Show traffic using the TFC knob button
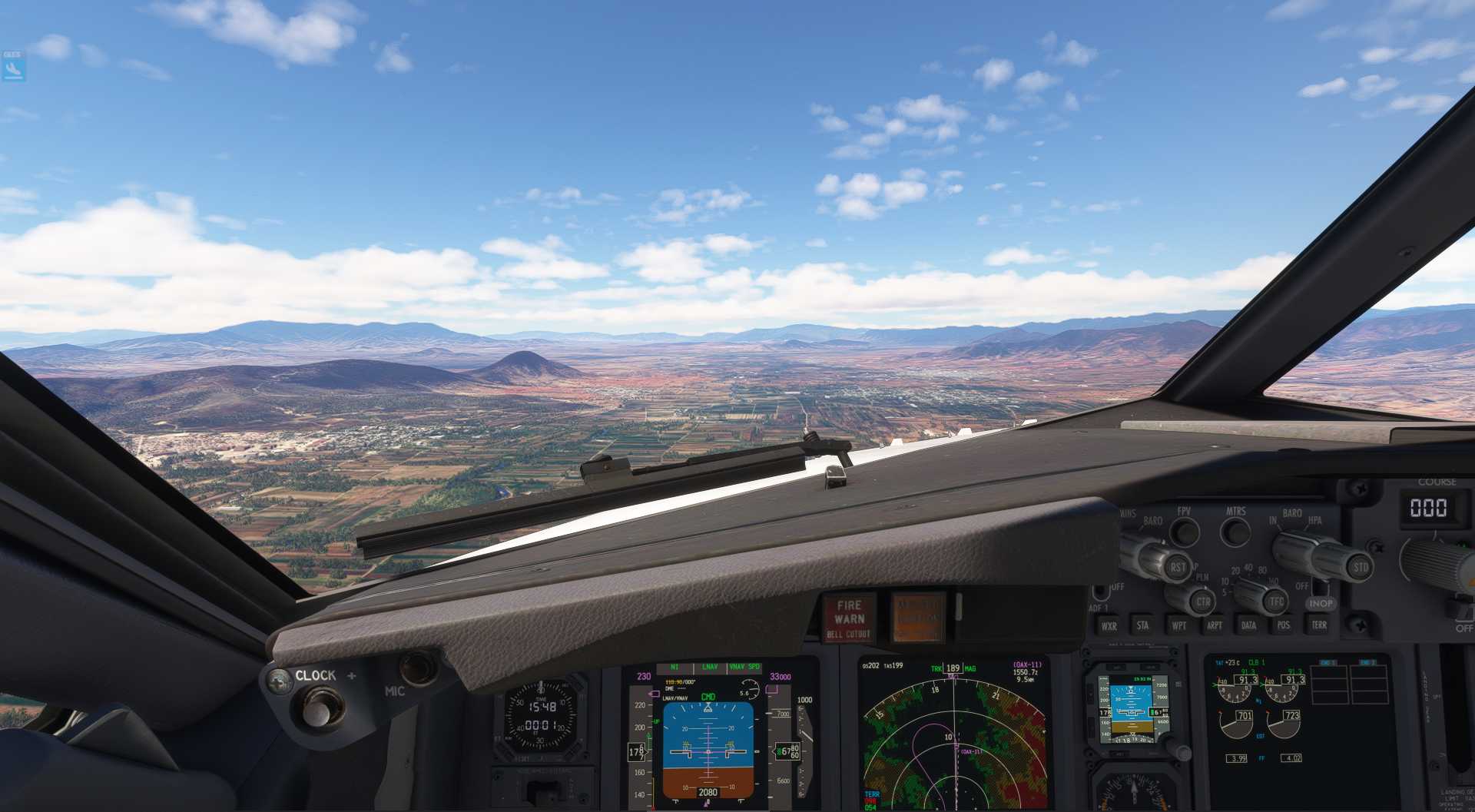 [x=1275, y=602]
